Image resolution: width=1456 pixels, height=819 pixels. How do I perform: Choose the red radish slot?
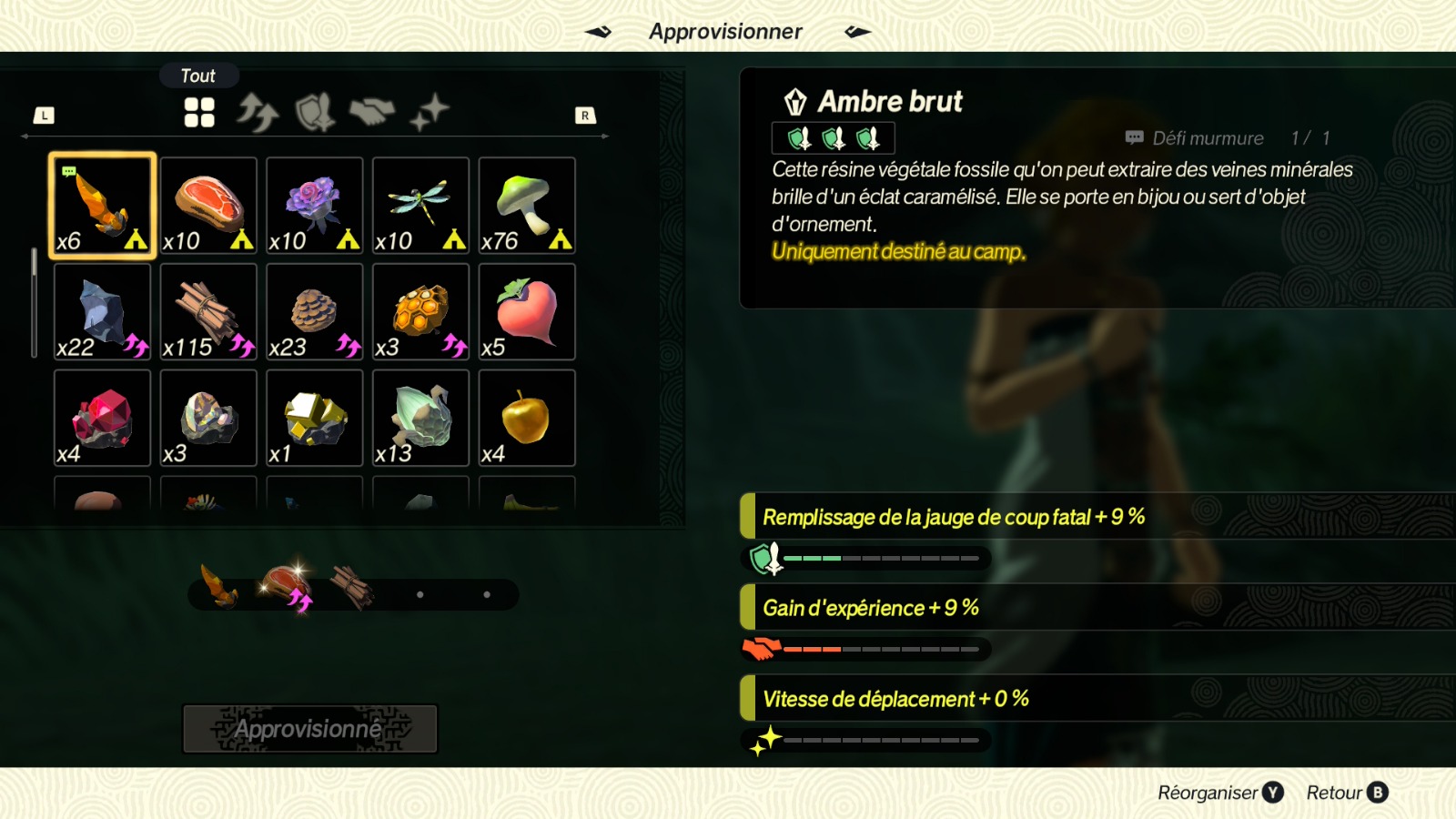pos(527,312)
